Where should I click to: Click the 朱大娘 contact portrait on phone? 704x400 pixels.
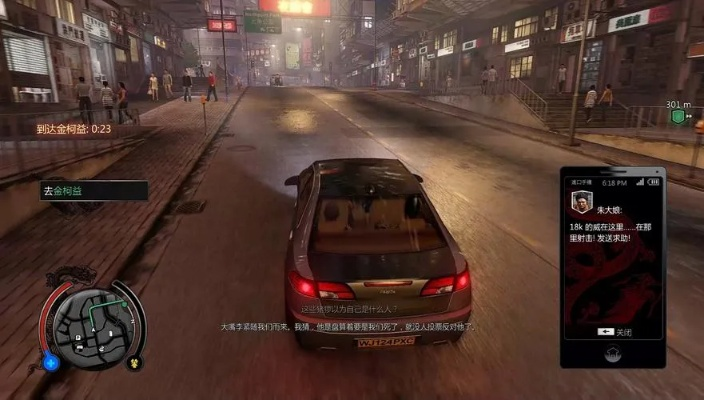[580, 203]
